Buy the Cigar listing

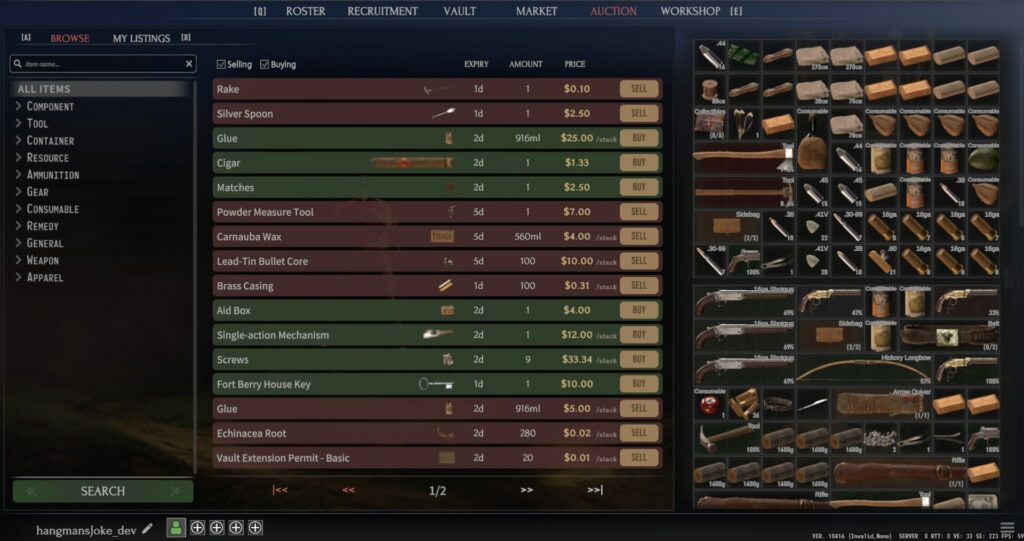point(639,162)
